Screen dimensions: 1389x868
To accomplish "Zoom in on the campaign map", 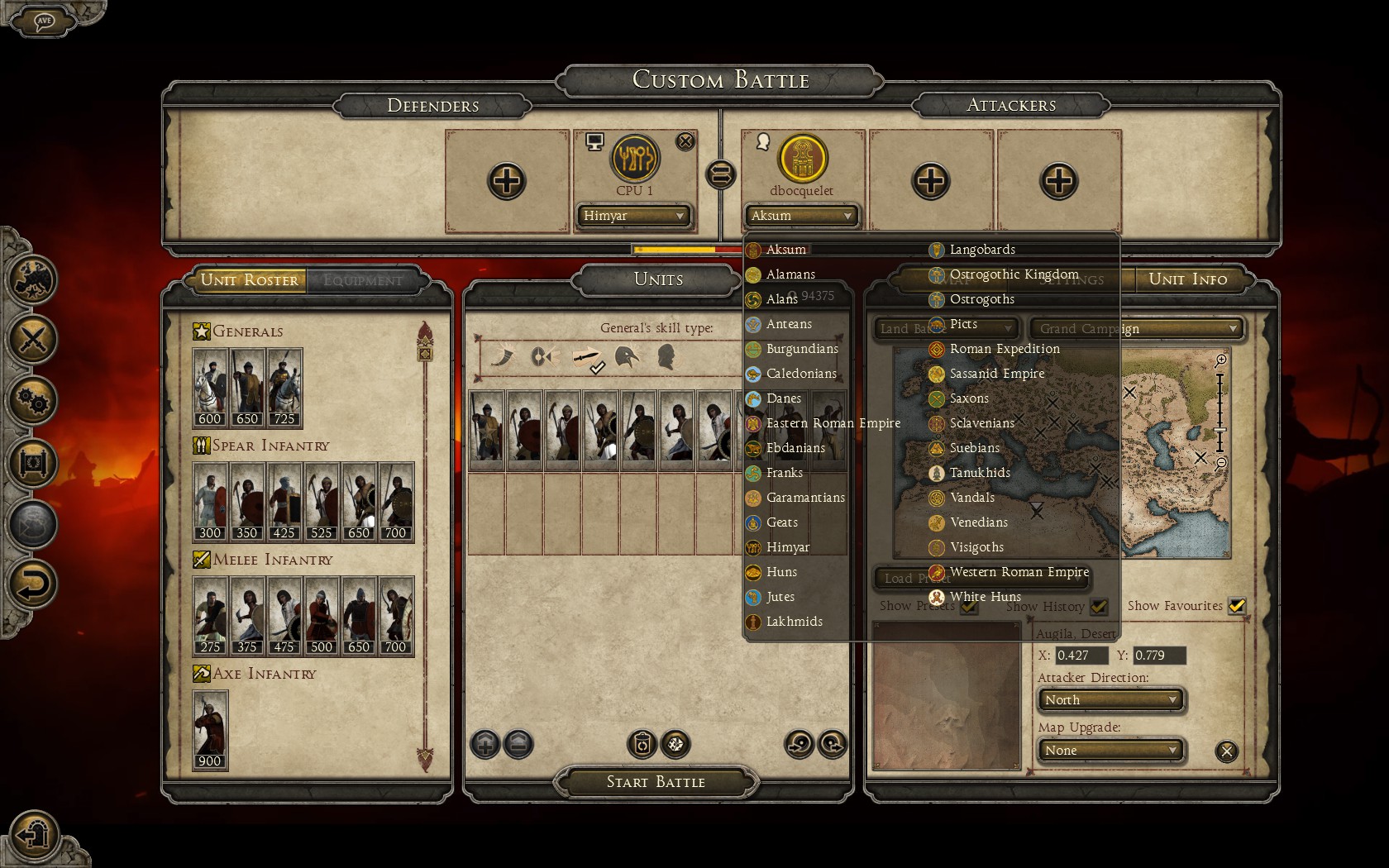I will point(1220,360).
